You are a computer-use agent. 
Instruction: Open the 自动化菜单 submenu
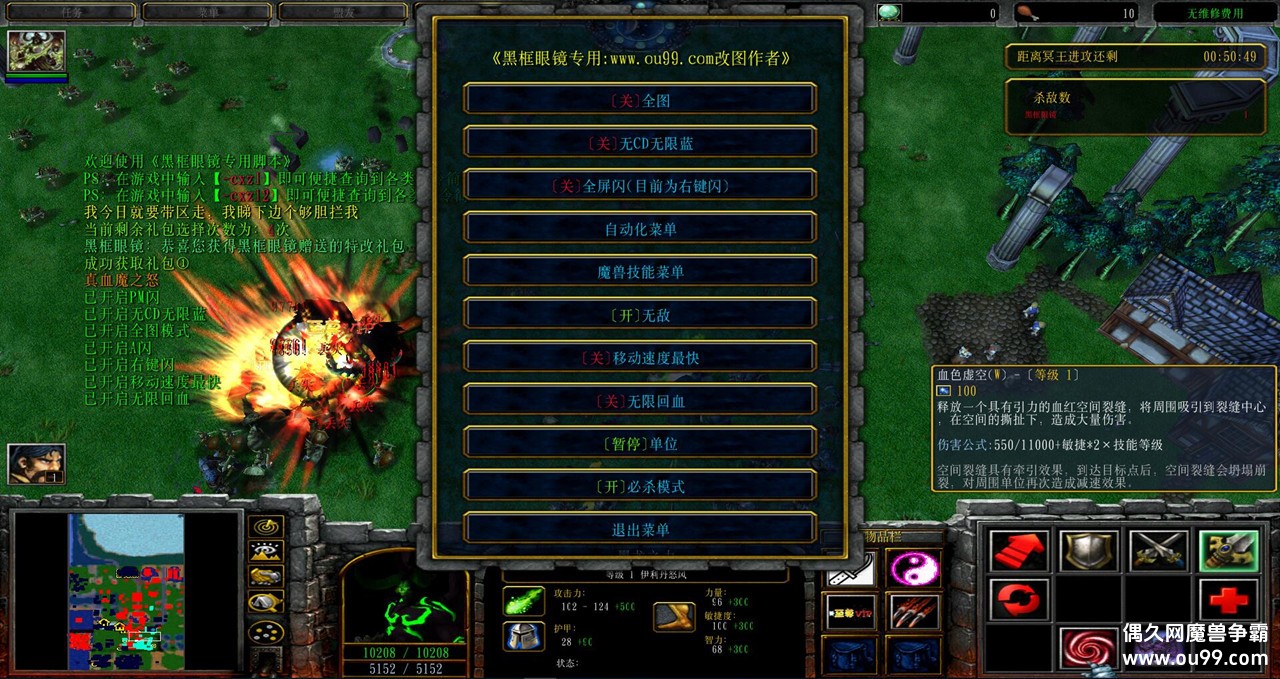pos(640,229)
